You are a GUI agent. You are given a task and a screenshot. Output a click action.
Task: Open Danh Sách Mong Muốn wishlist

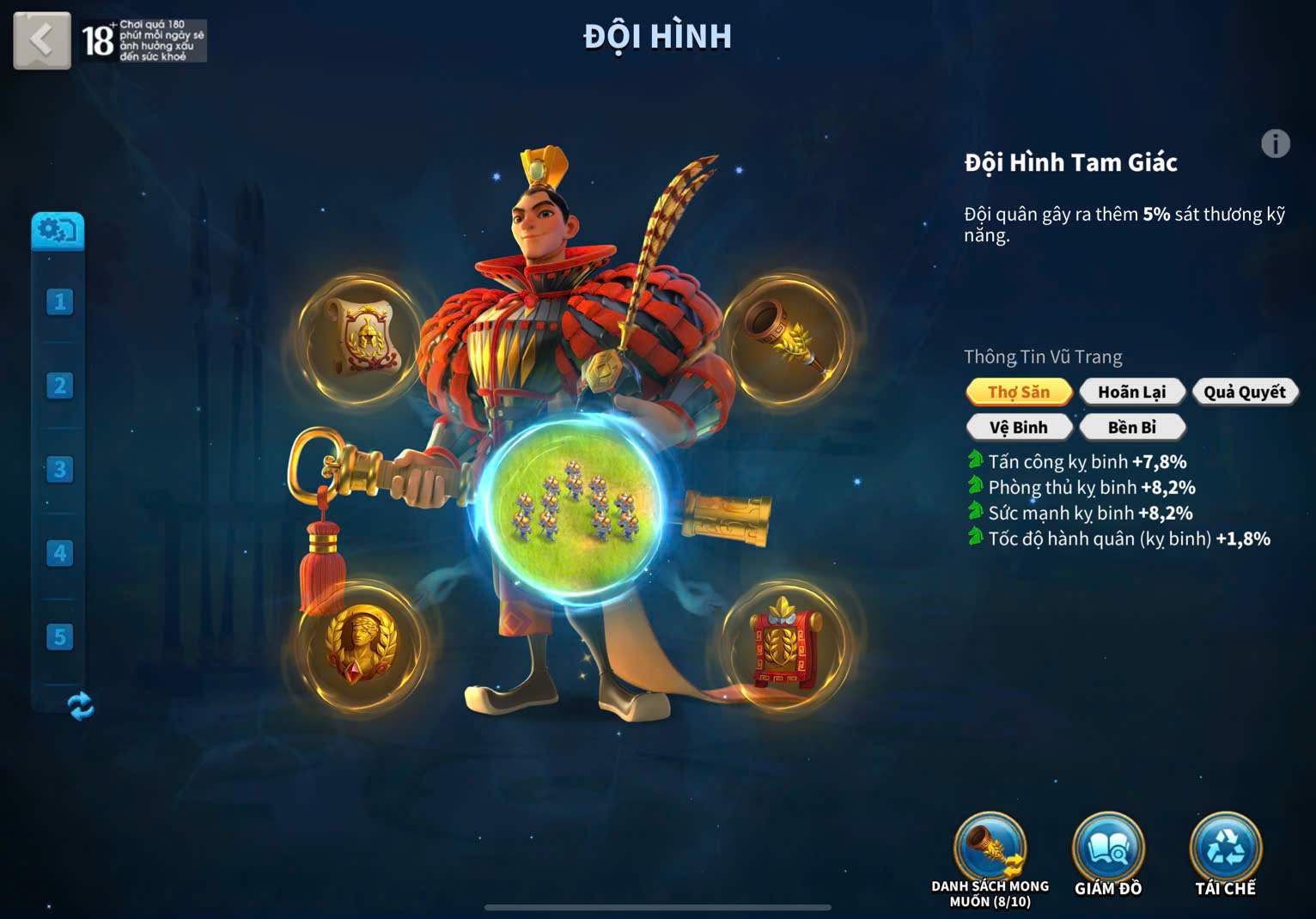990,852
